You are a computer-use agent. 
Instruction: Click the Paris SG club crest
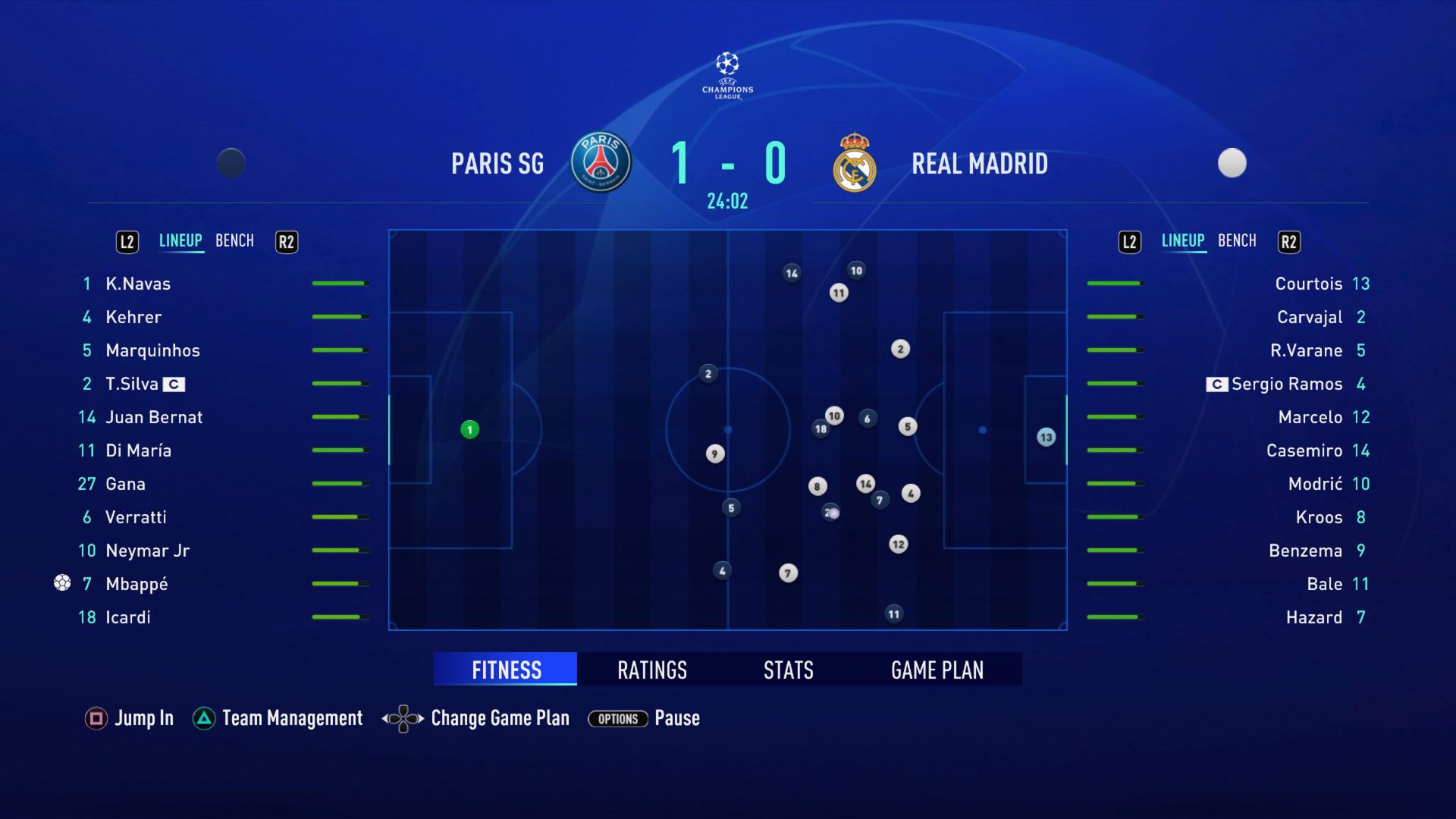click(600, 162)
